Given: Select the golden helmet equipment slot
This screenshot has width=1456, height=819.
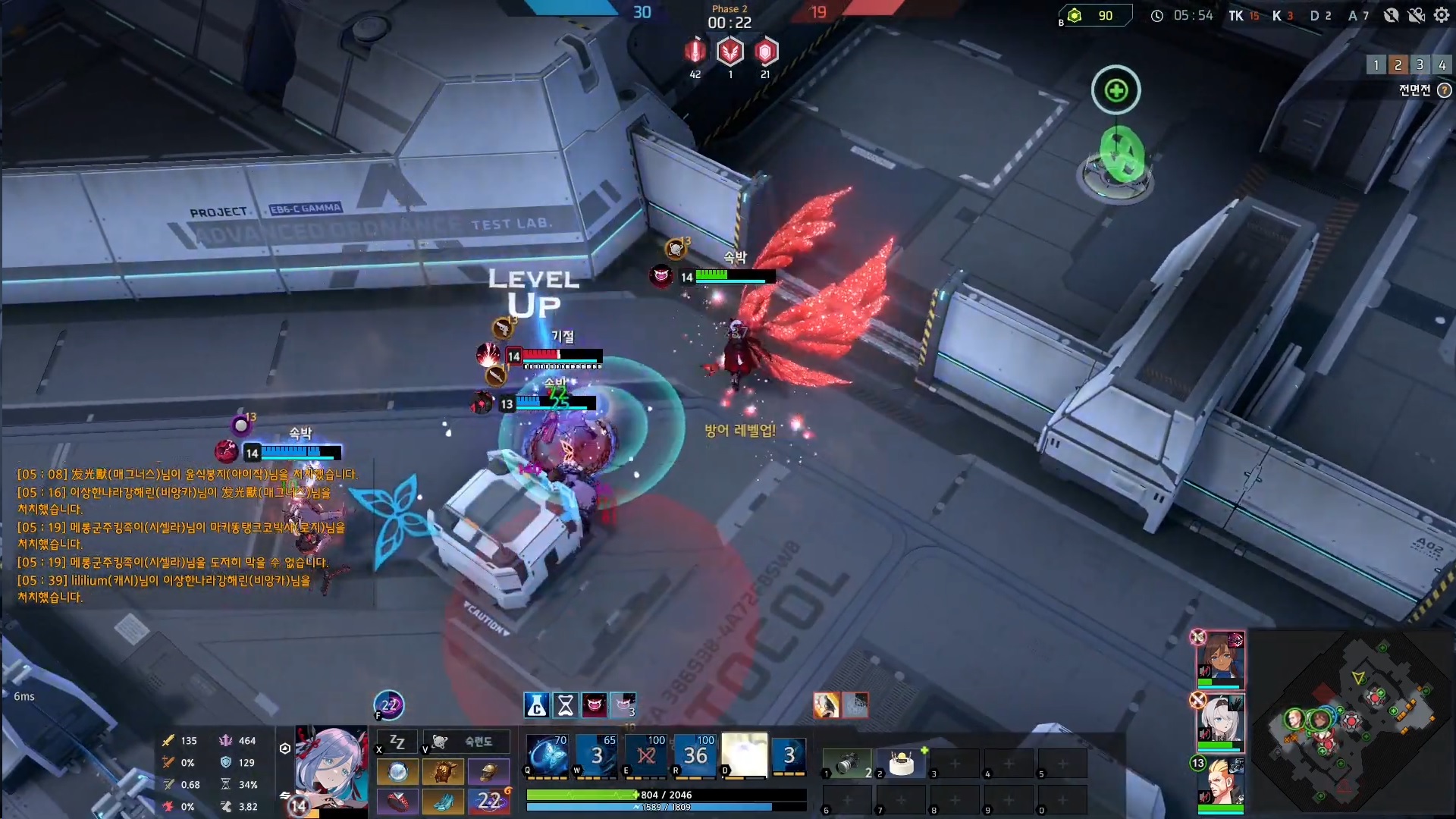Looking at the screenshot, I should 488,772.
